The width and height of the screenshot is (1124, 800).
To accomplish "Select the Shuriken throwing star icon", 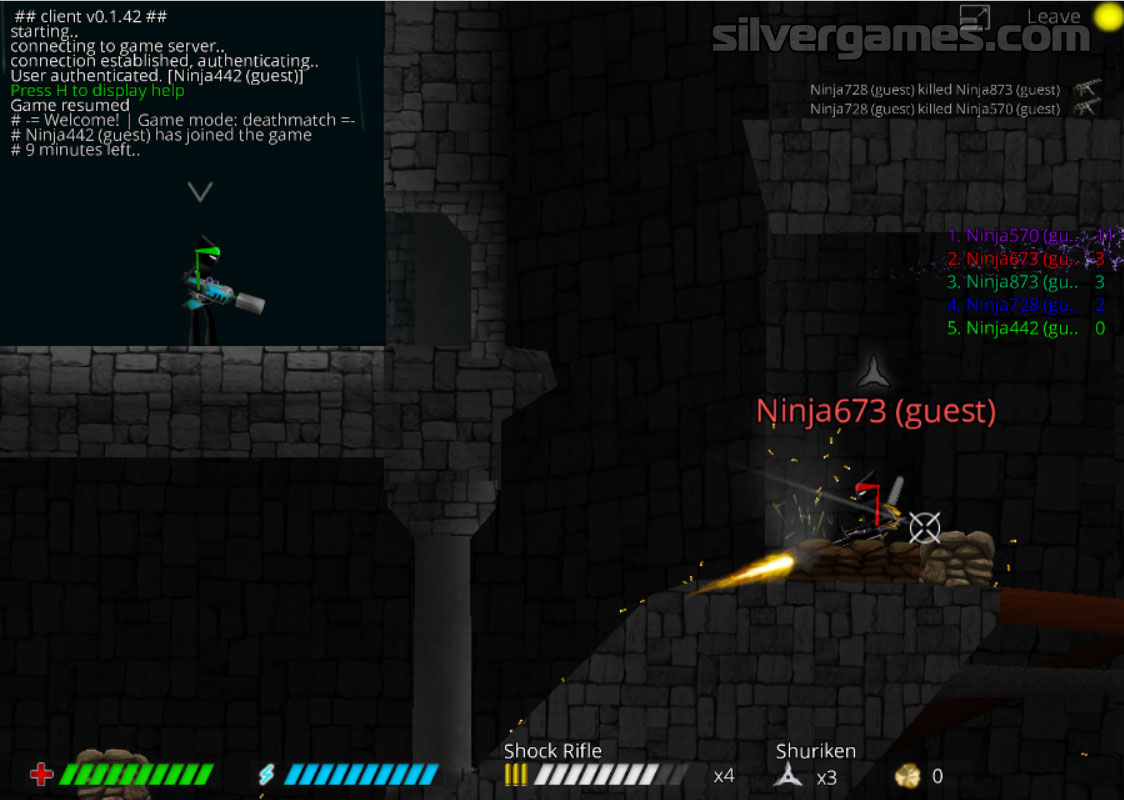I will [x=789, y=775].
